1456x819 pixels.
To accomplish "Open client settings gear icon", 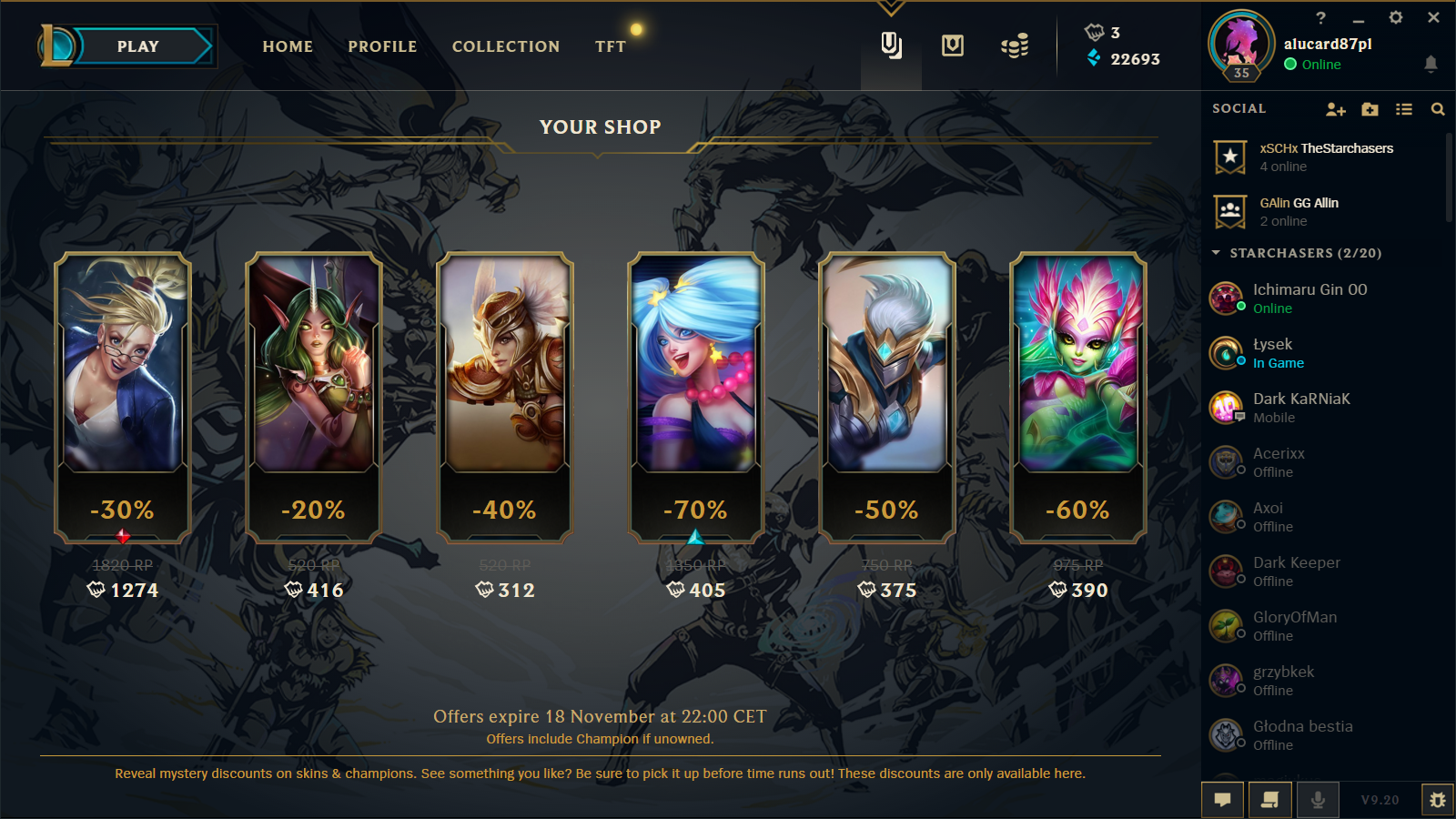I will [1396, 17].
